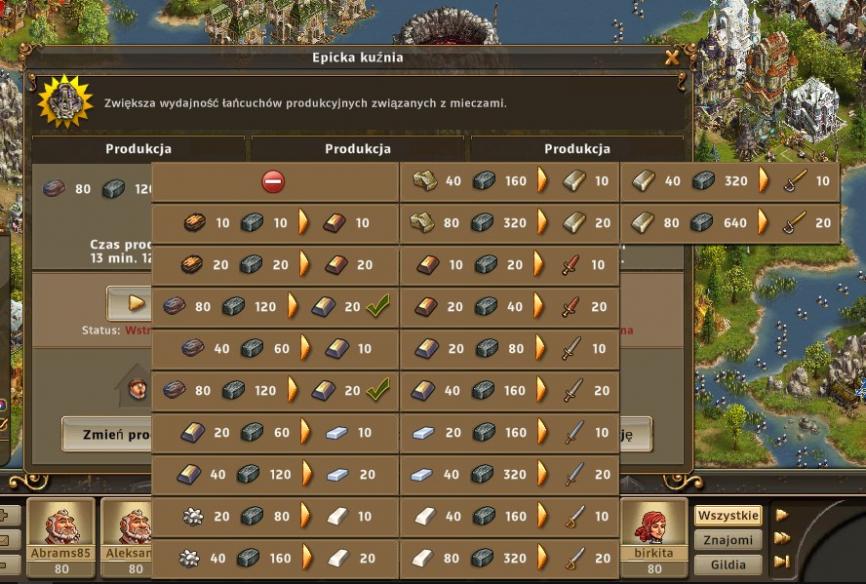
Task: Choose the titanium sword recipe producing 20
Action: tap(509, 558)
